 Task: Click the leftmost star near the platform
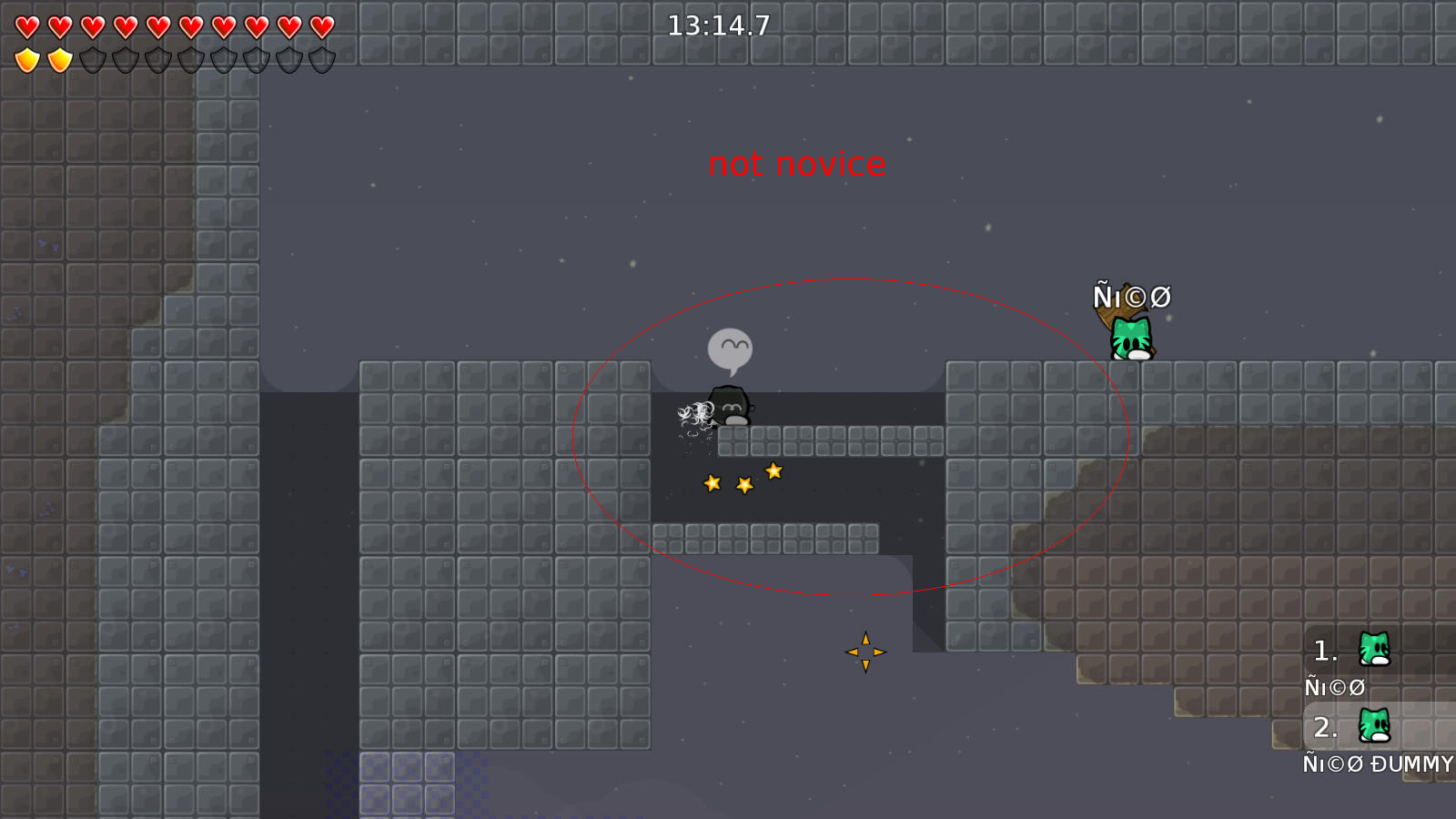(711, 483)
